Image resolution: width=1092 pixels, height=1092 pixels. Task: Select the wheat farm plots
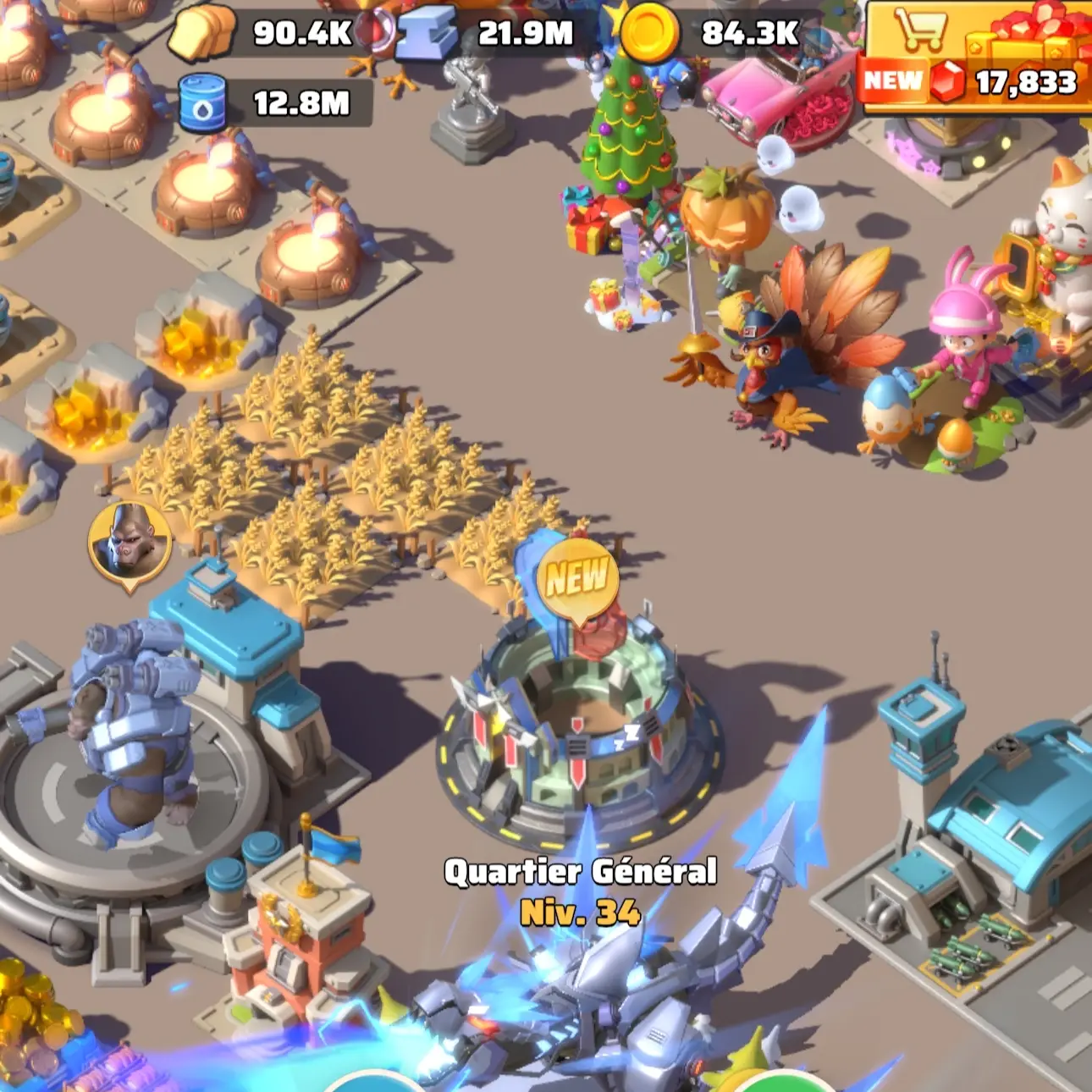tap(356, 483)
